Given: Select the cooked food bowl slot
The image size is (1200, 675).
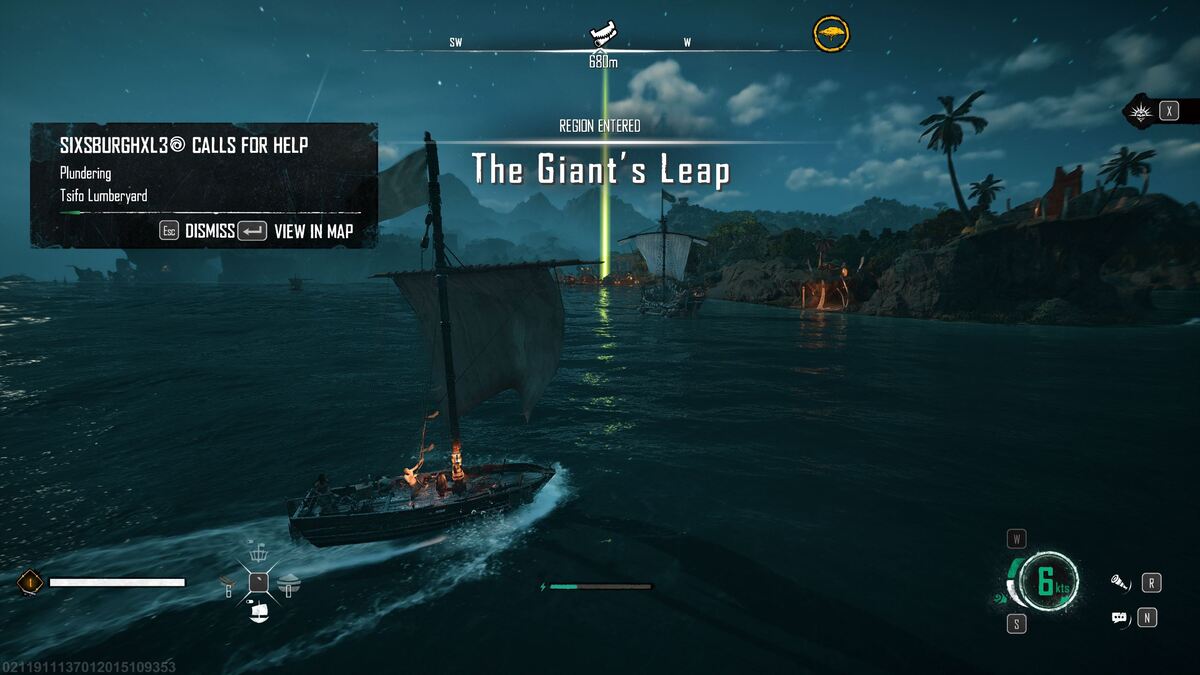Looking at the screenshot, I should (288, 582).
